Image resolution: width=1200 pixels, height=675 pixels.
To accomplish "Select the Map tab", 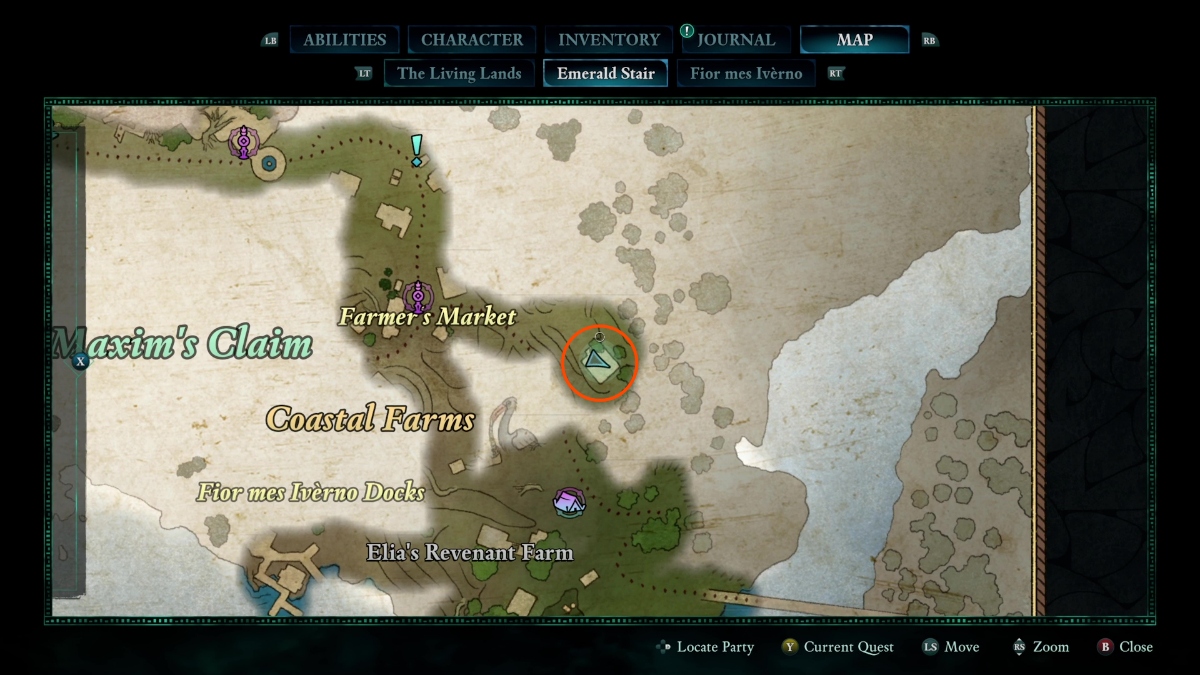I will 854,40.
